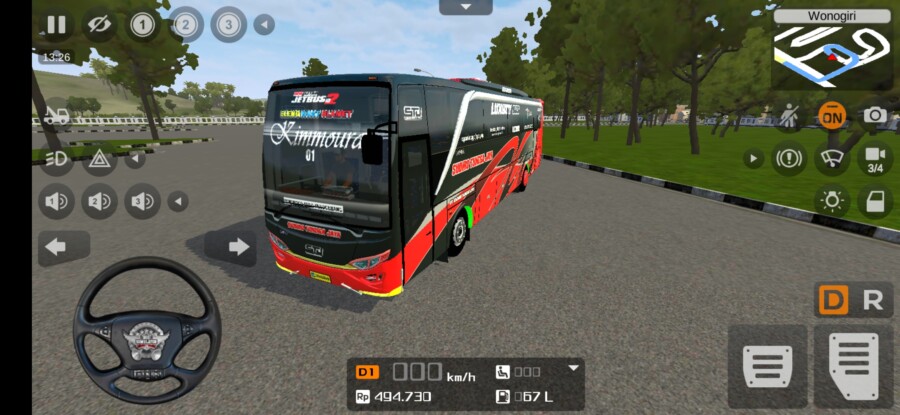Activate the left turn signal arrow

[63, 247]
